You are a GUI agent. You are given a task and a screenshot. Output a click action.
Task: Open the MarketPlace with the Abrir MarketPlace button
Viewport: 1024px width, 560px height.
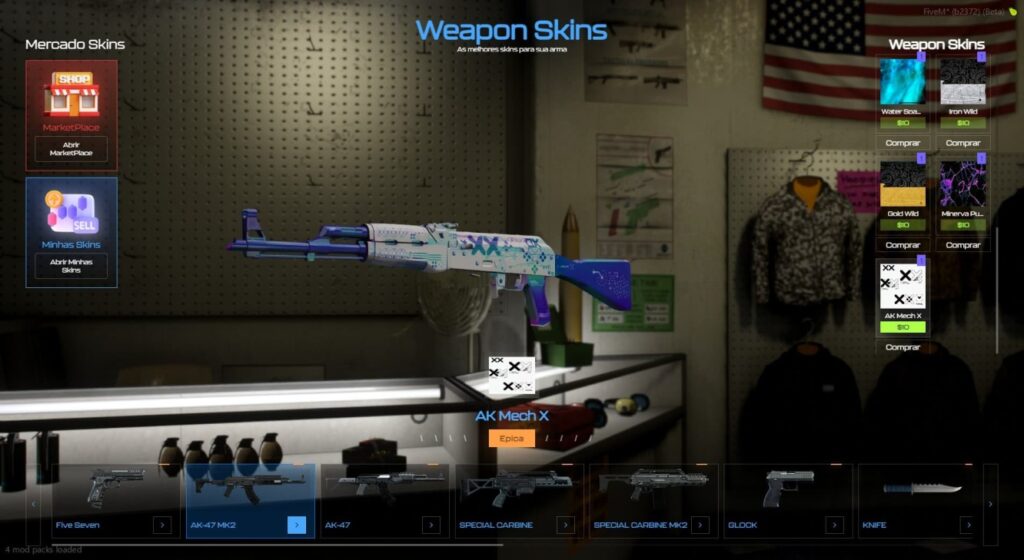point(70,149)
